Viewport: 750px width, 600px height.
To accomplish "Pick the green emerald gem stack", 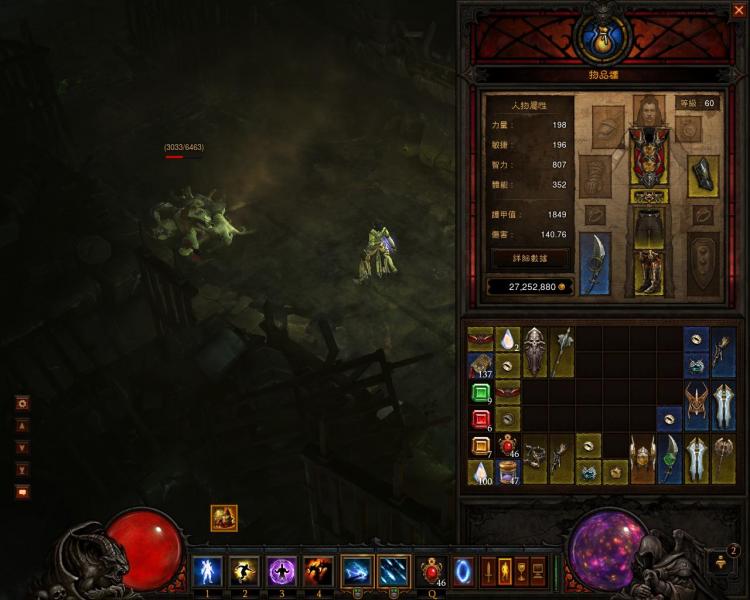I will [480, 392].
